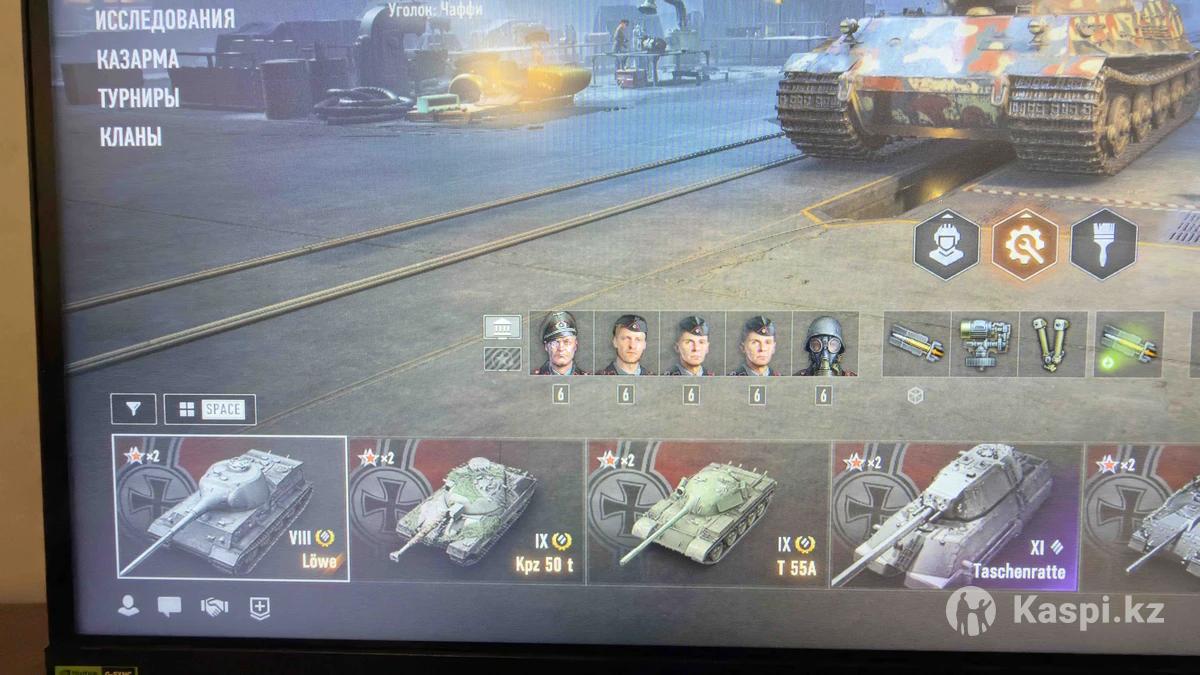Choose the Kpz 50 t tank
This screenshot has width=1200, height=675.
click(x=466, y=510)
